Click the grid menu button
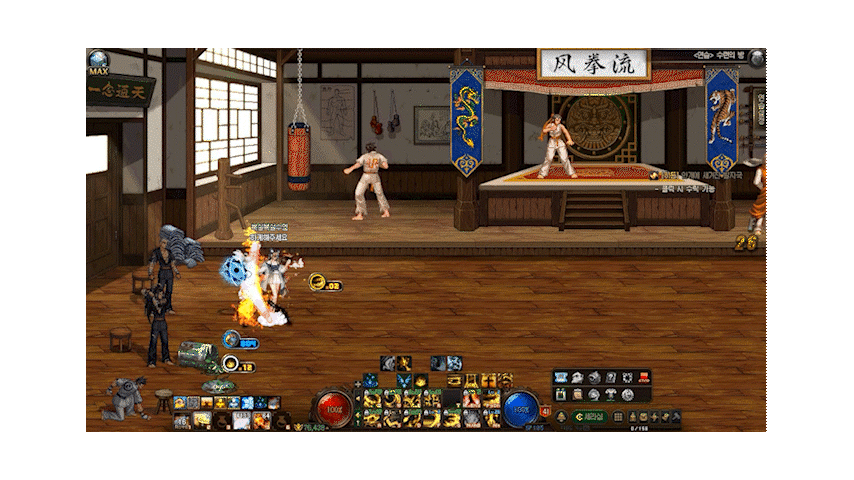This screenshot has width=854, height=480. tap(619, 417)
